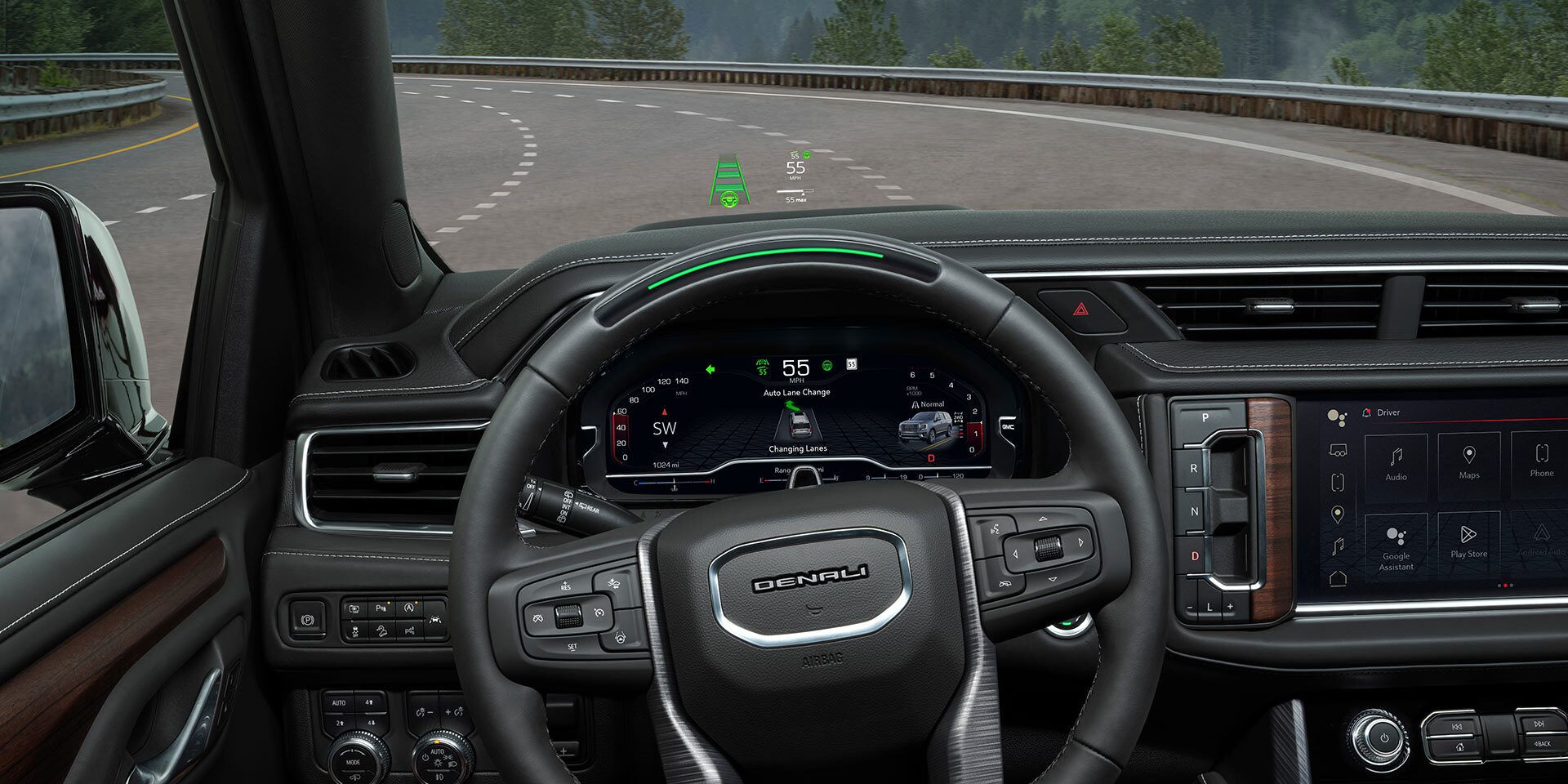Screen dimensions: 1568x784
Task: Activate the sidebar Google Assistant dots icon
Action: 1337,418
